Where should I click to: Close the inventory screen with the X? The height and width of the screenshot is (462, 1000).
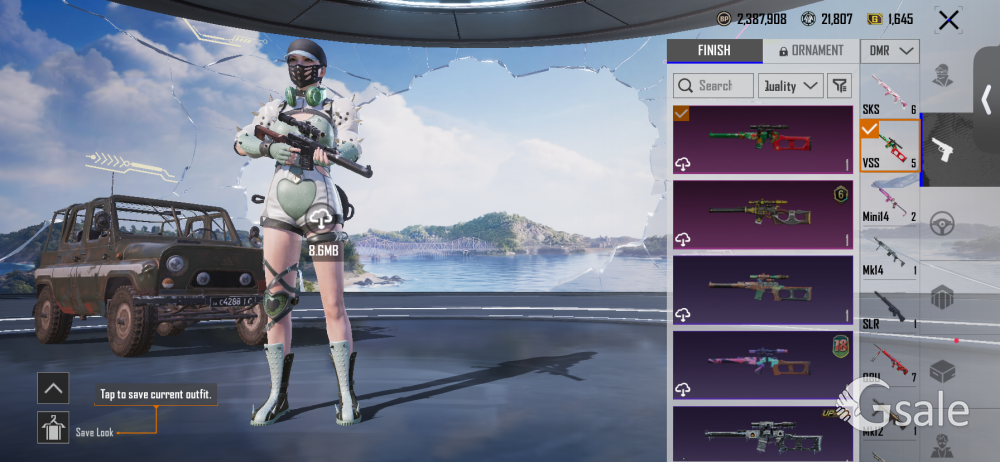point(948,19)
